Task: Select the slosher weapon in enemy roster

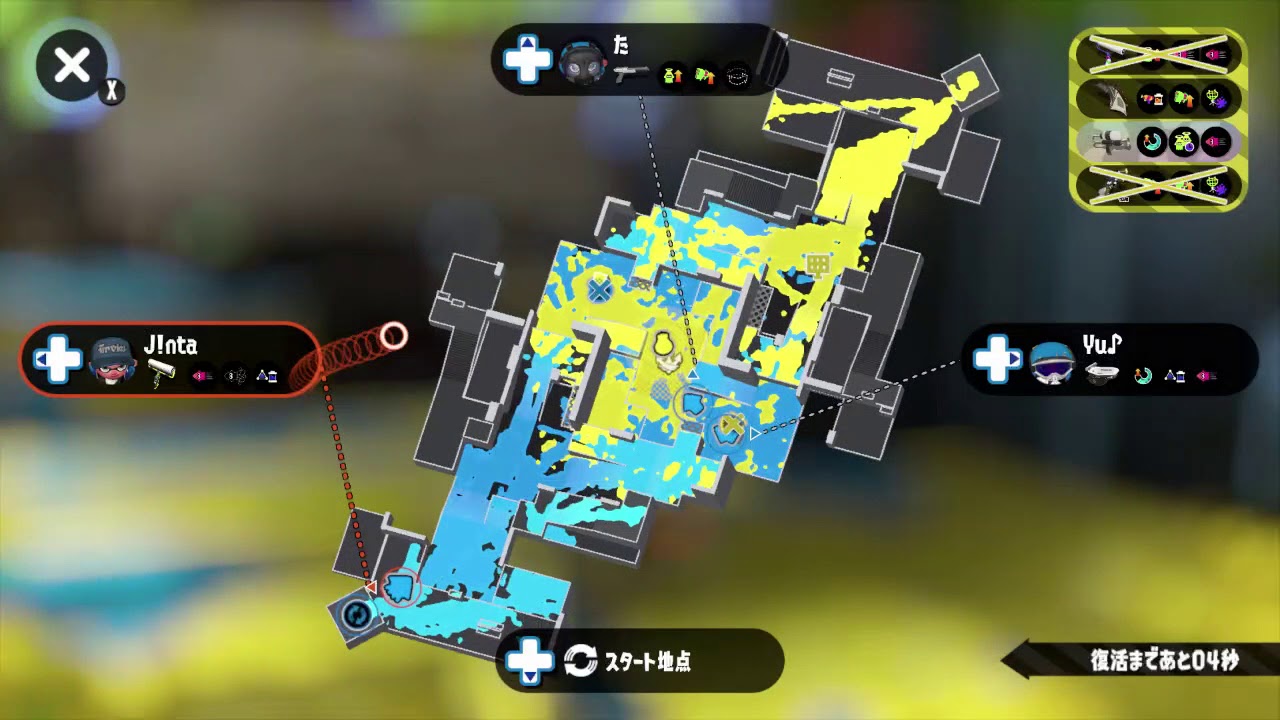Action: pyautogui.click(x=1110, y=98)
